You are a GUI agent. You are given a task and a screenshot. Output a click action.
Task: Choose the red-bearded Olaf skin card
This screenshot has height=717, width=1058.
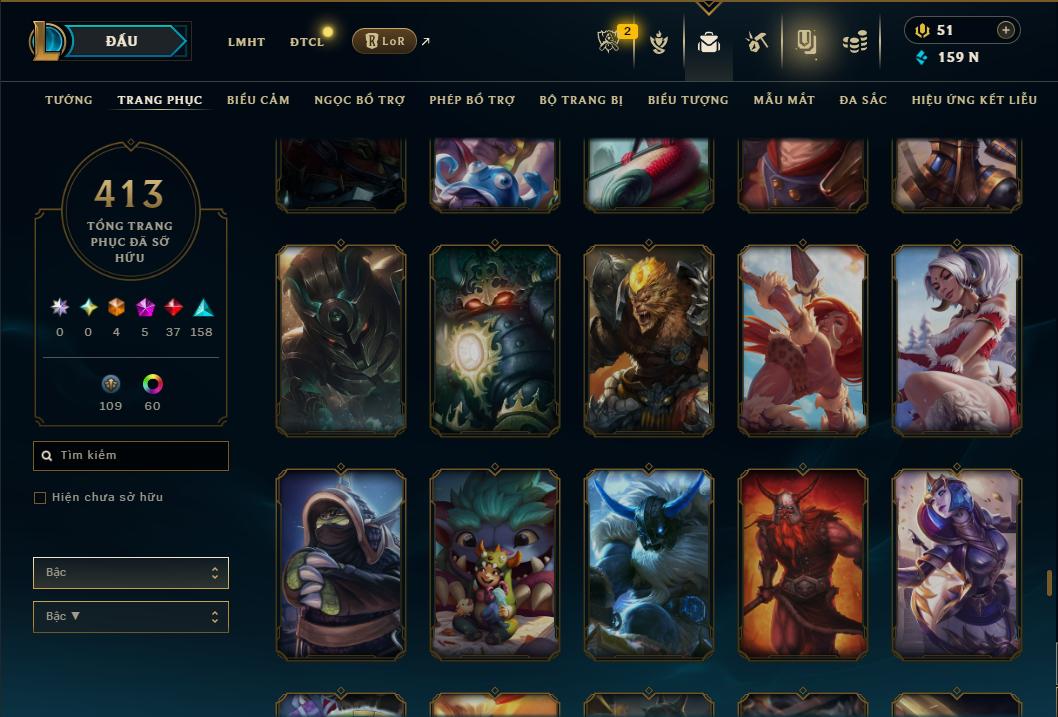pyautogui.click(x=803, y=563)
